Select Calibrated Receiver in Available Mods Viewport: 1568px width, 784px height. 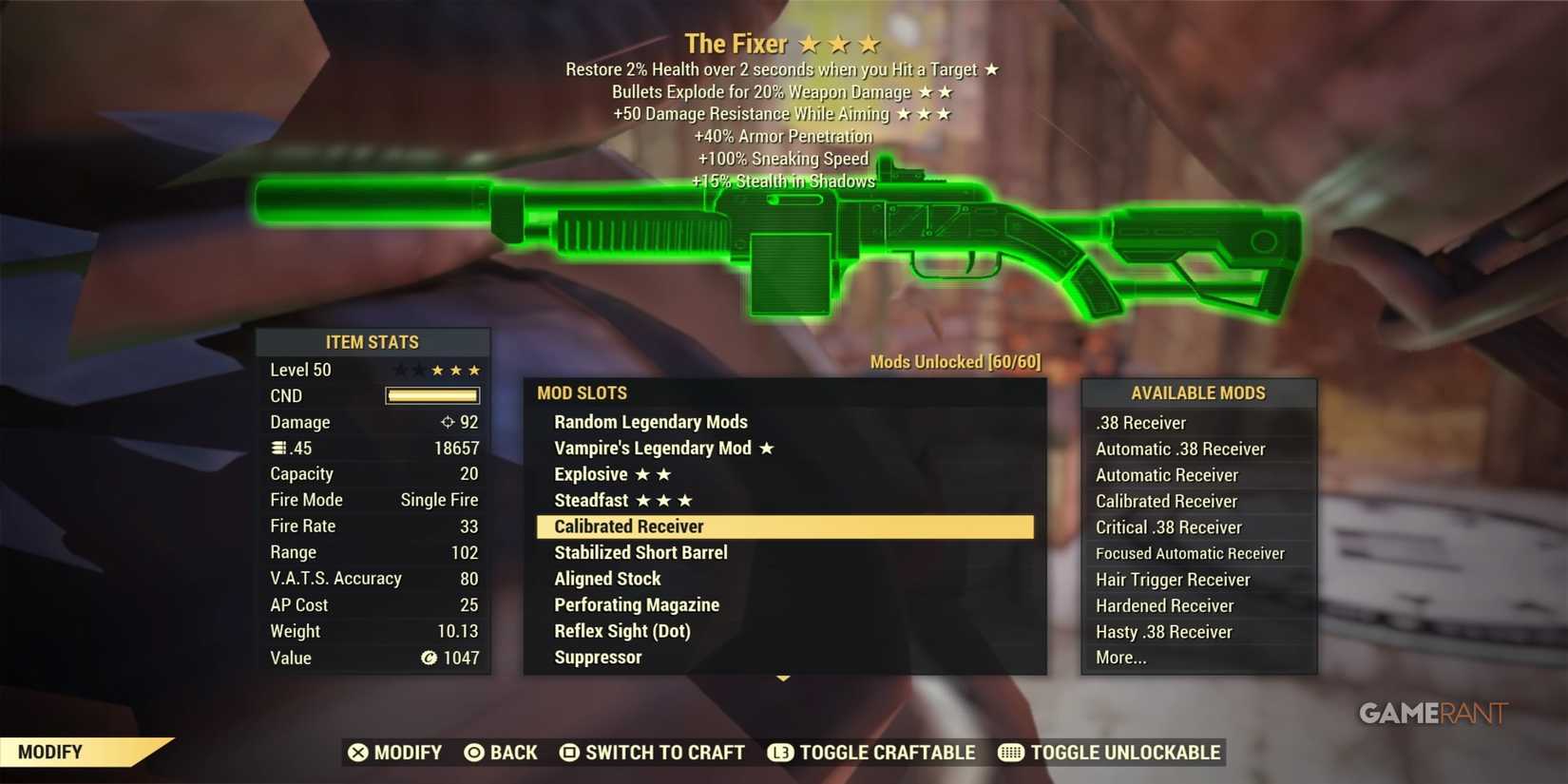1166,501
